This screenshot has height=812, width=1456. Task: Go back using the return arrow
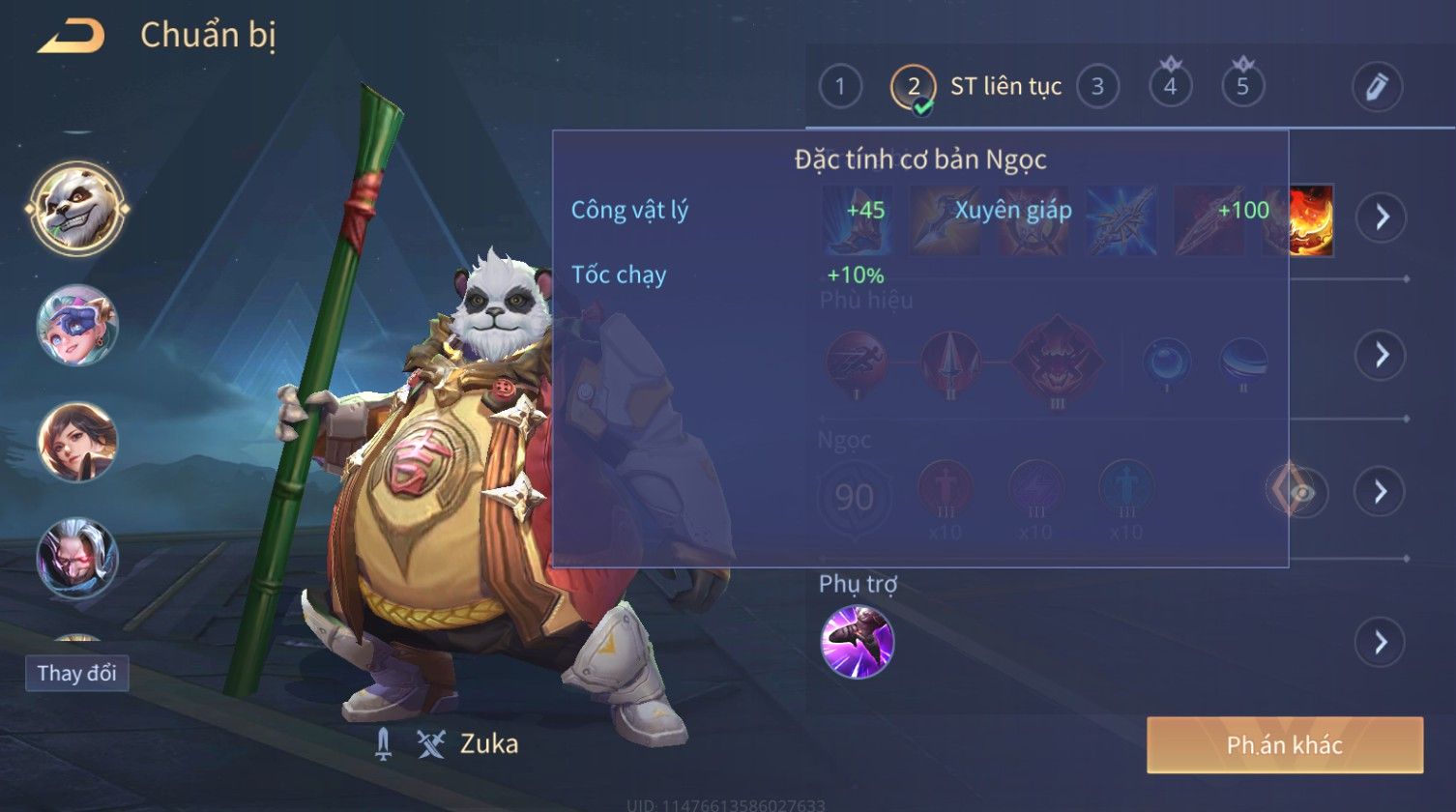(x=72, y=37)
